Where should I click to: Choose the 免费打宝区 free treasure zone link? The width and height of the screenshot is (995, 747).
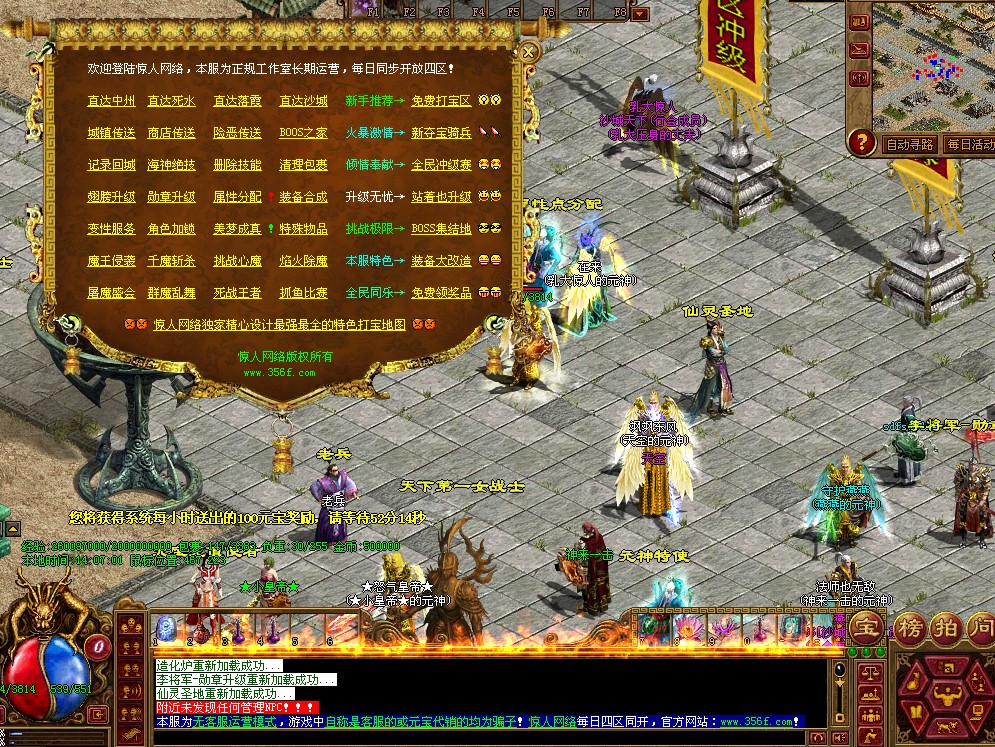pos(441,101)
